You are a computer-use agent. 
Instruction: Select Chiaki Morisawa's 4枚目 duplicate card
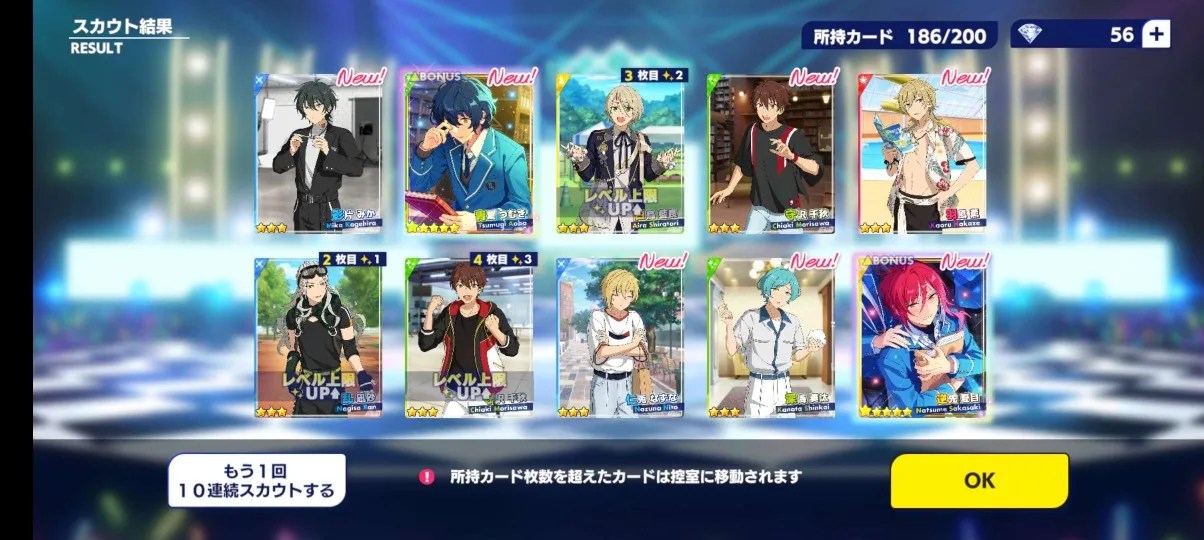click(x=469, y=337)
